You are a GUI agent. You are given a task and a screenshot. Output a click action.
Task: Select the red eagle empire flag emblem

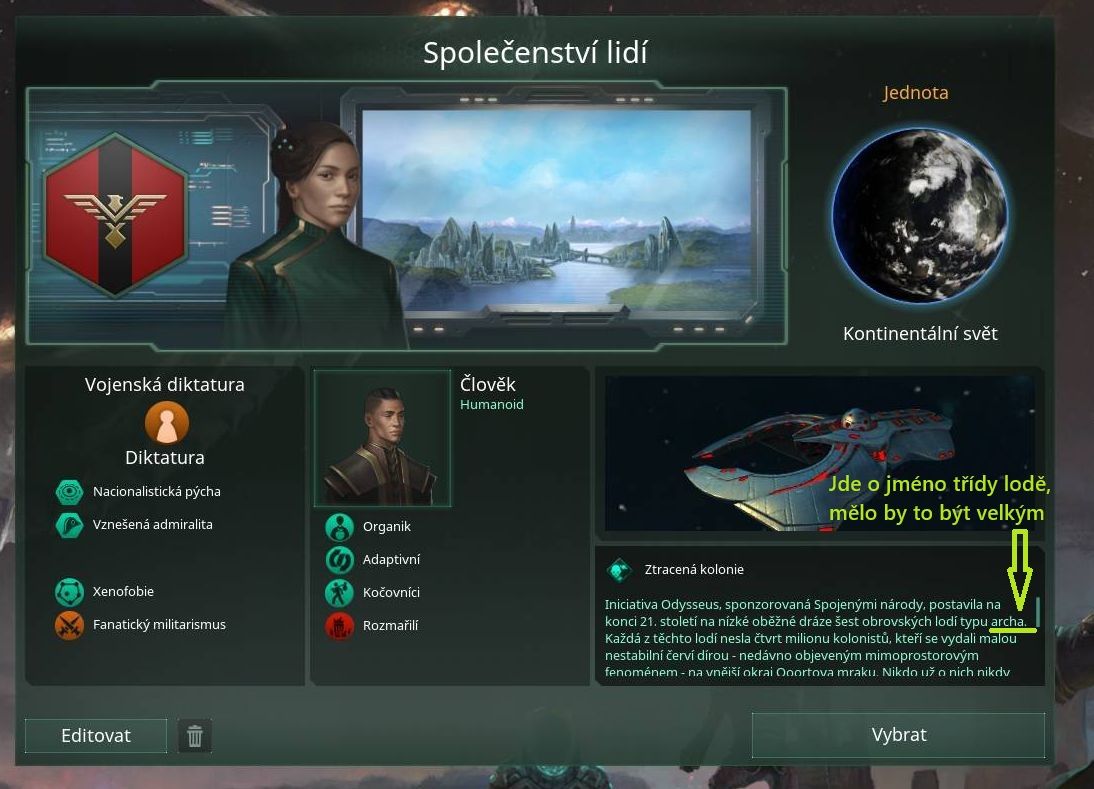point(115,217)
